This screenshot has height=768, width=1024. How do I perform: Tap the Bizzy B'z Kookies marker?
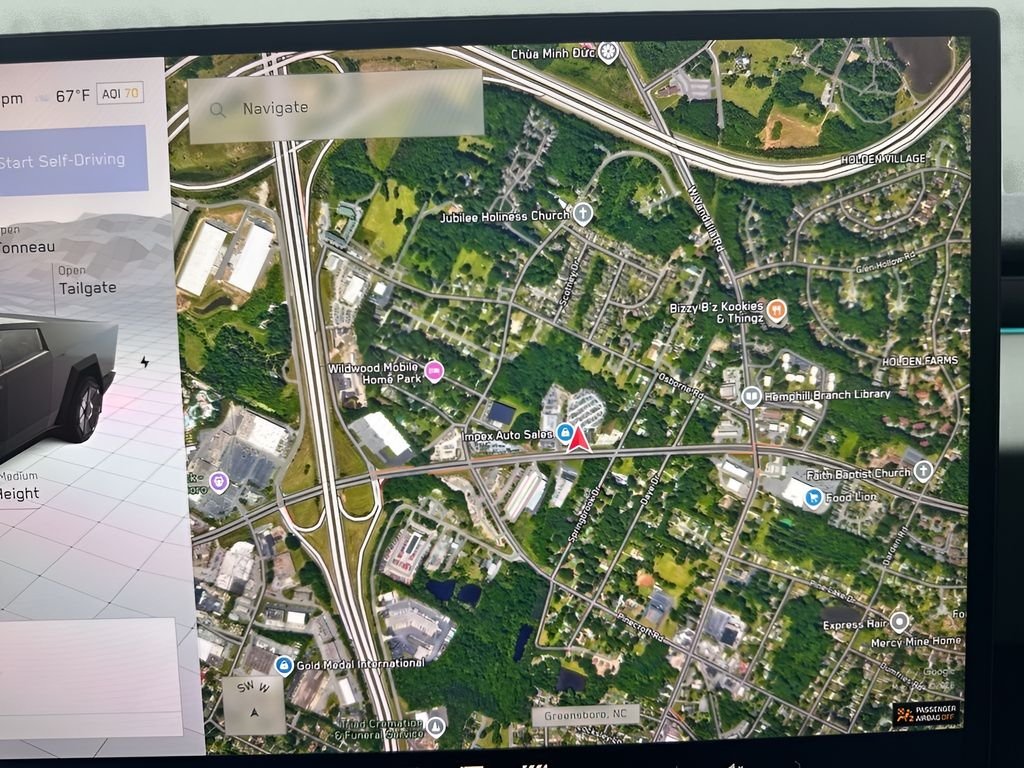click(x=777, y=310)
